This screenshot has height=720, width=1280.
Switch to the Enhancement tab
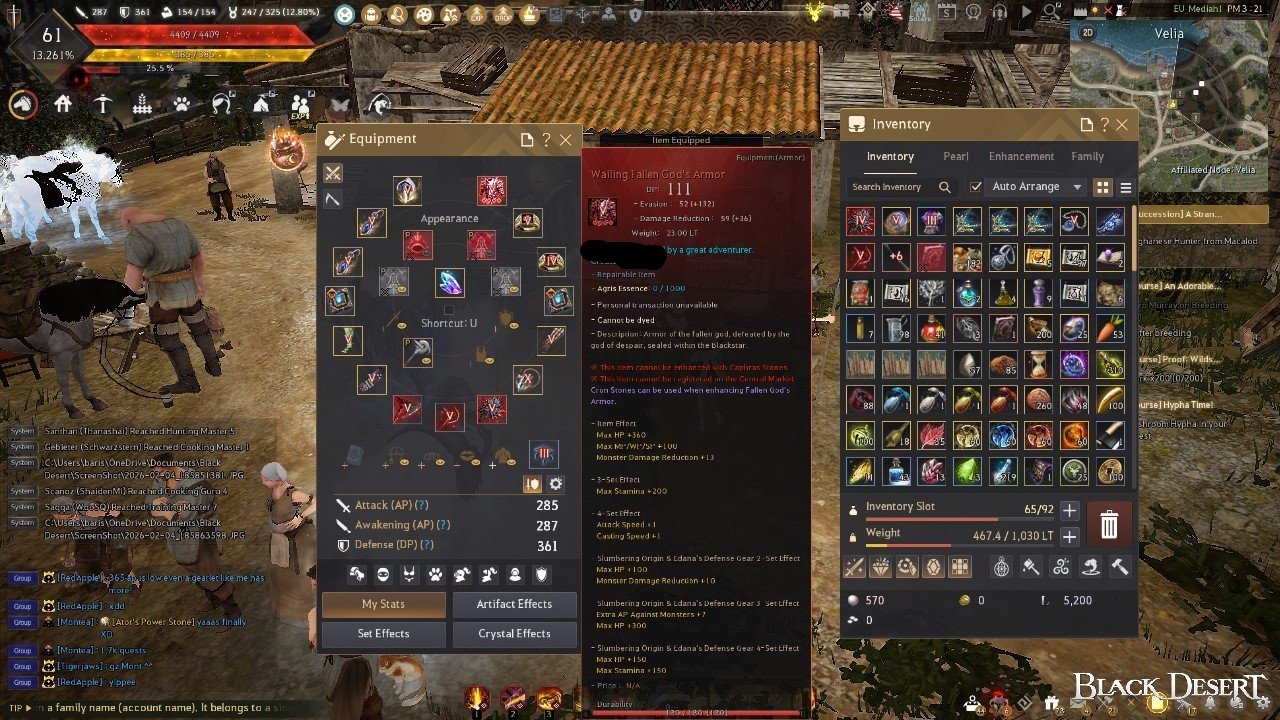click(x=1021, y=157)
